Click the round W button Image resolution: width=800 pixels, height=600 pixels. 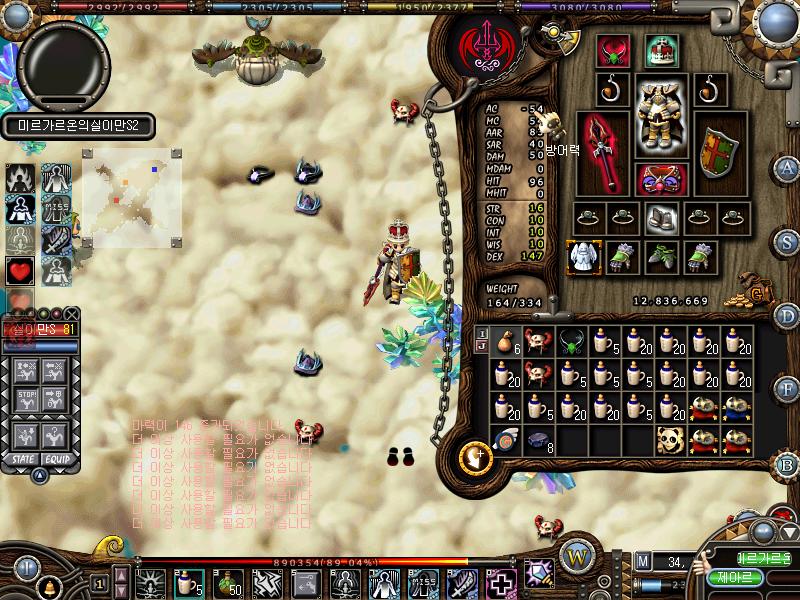[575, 556]
